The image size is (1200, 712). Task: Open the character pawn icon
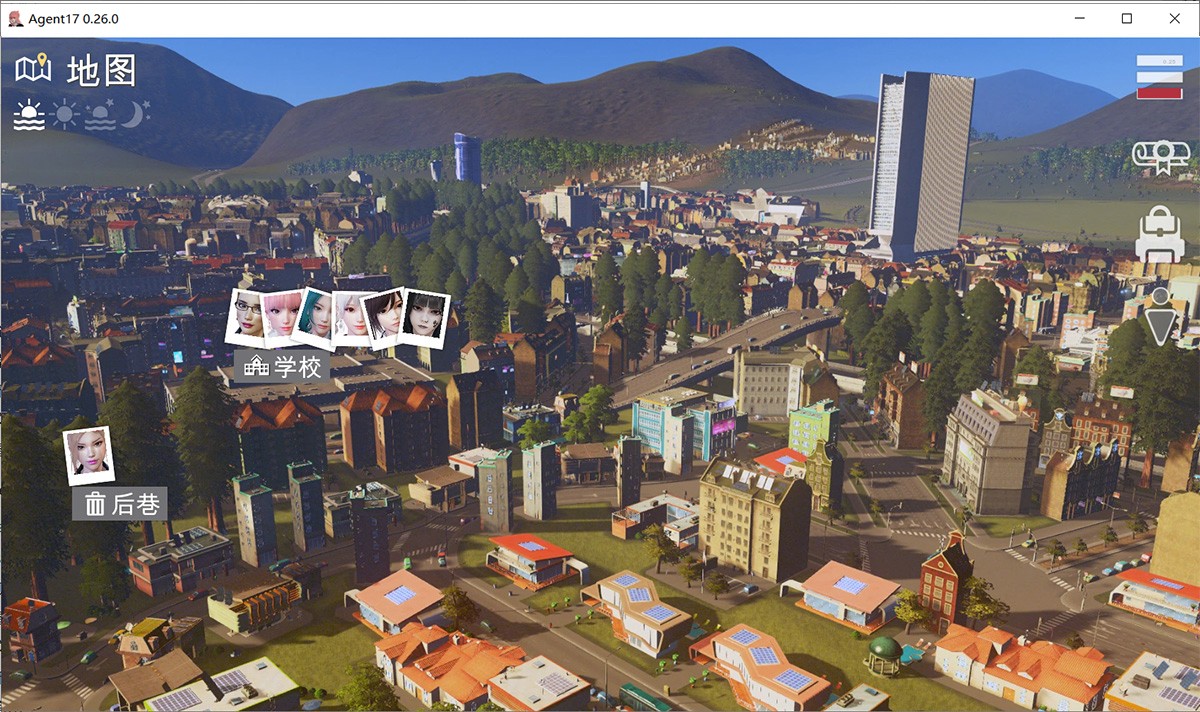[1160, 316]
